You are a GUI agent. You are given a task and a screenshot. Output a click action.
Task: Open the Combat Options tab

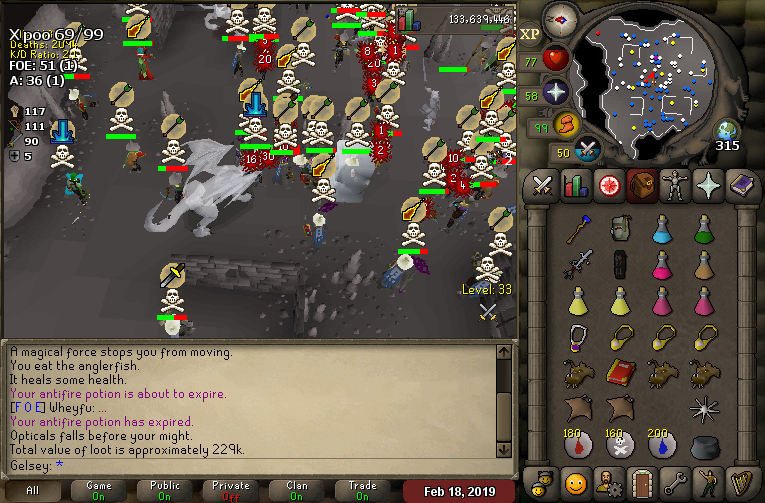coord(542,186)
